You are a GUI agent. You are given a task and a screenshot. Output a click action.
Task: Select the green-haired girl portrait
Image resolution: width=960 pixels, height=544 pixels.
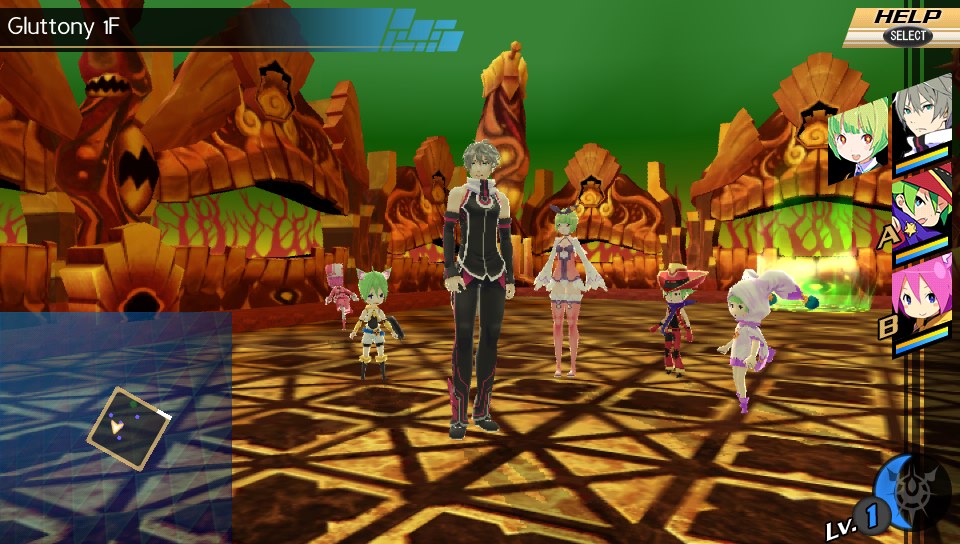point(857,143)
